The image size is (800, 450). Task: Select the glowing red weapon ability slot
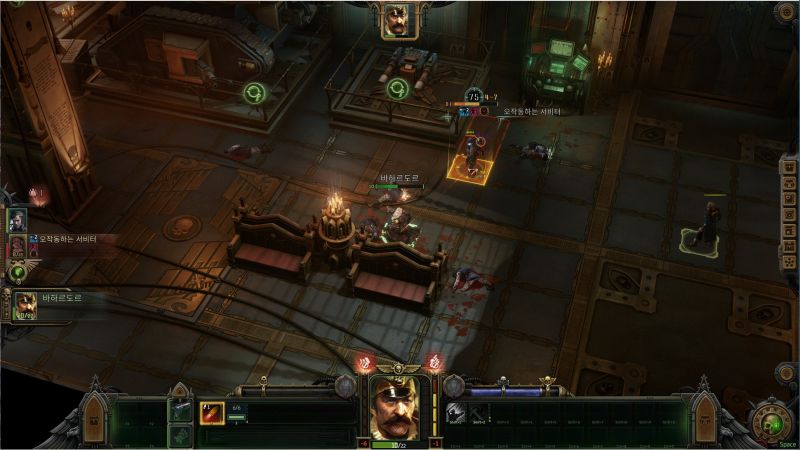click(x=212, y=412)
